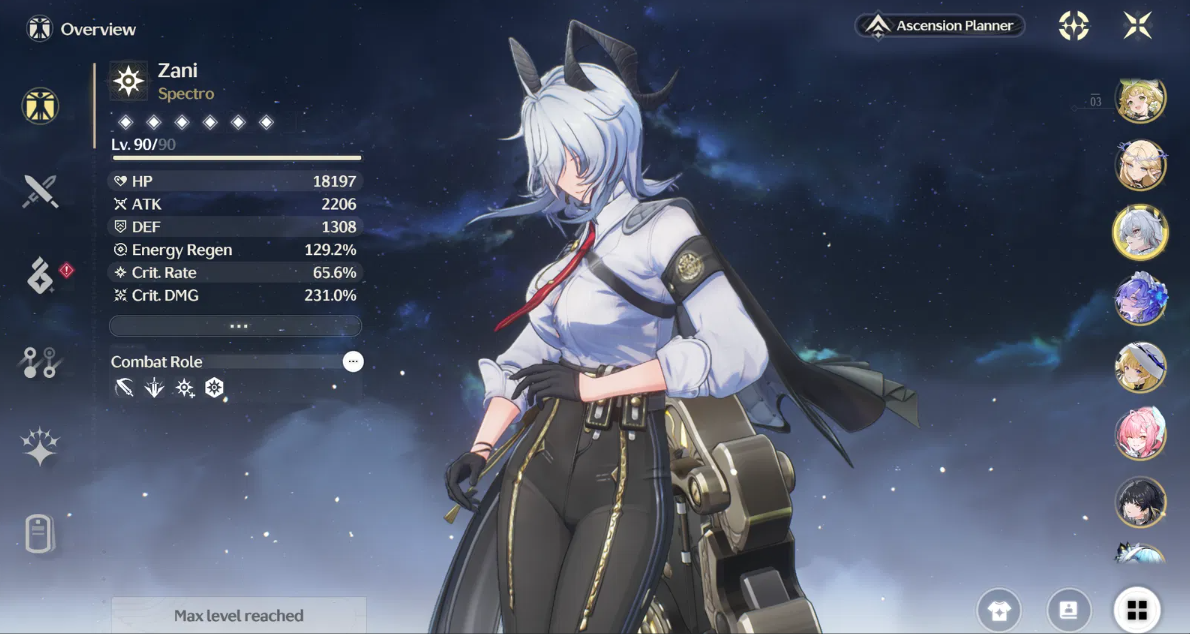Image resolution: width=1190 pixels, height=634 pixels.
Task: Select the Overview figure tab in sidebar
Action: coord(41,106)
